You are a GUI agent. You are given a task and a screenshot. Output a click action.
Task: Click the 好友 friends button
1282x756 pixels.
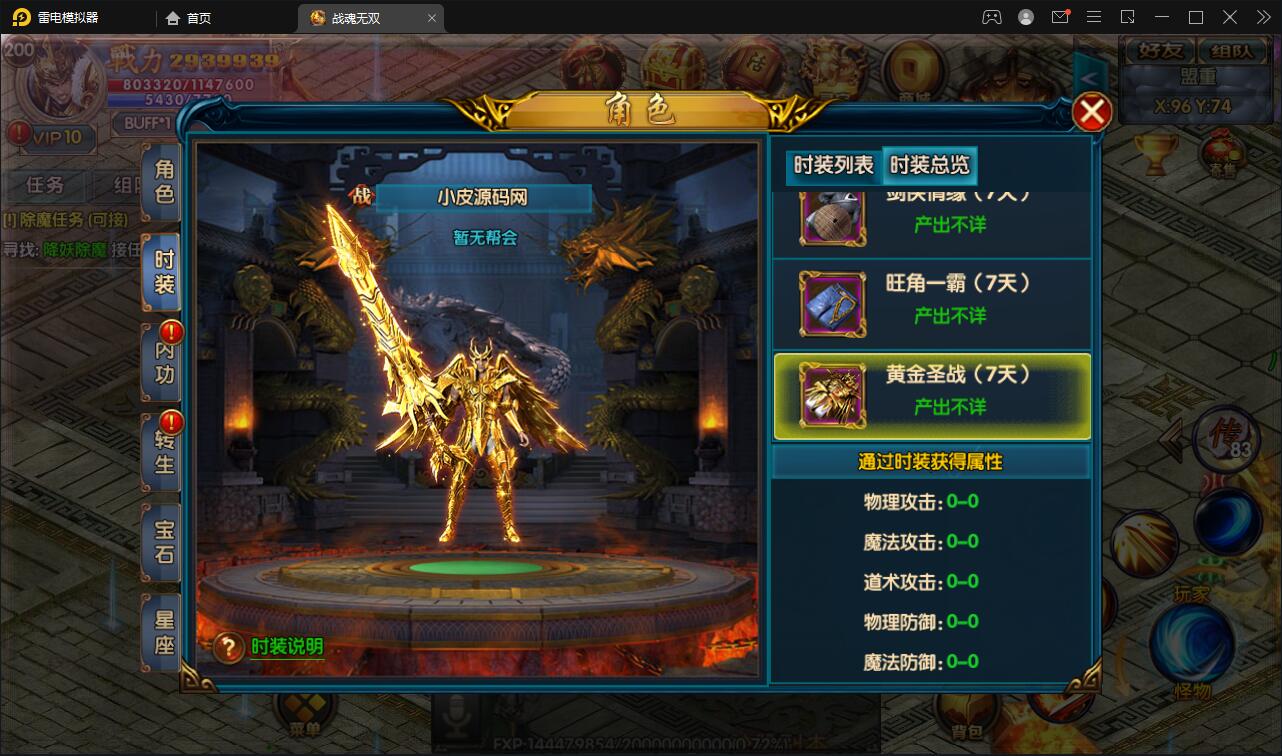[x=1159, y=50]
